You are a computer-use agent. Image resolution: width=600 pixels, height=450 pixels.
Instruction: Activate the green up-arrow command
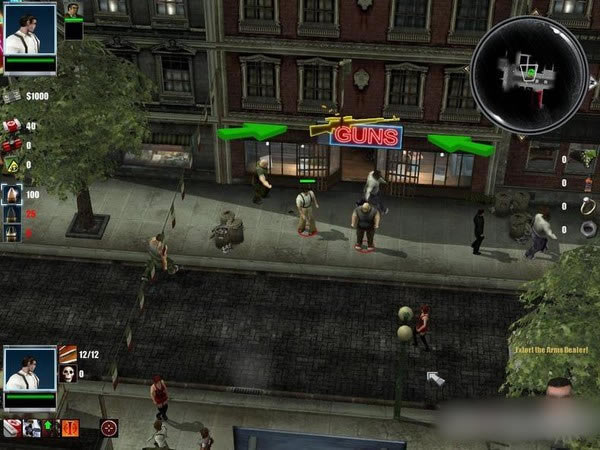(x=49, y=428)
